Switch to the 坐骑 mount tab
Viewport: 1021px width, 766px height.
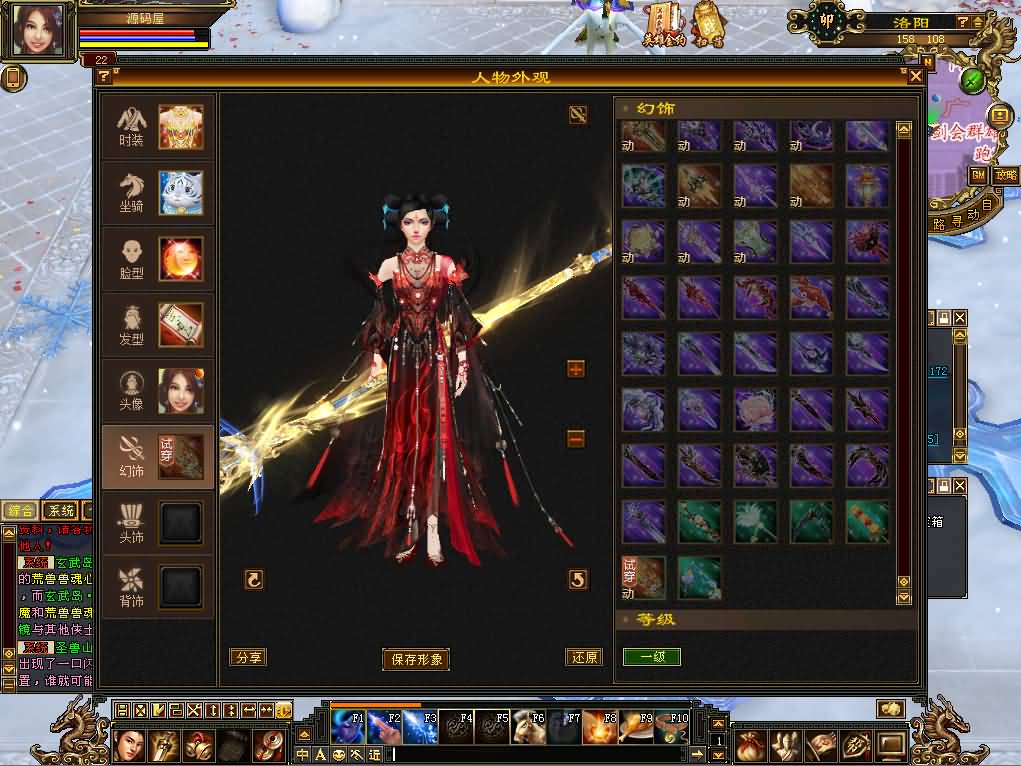158,193
